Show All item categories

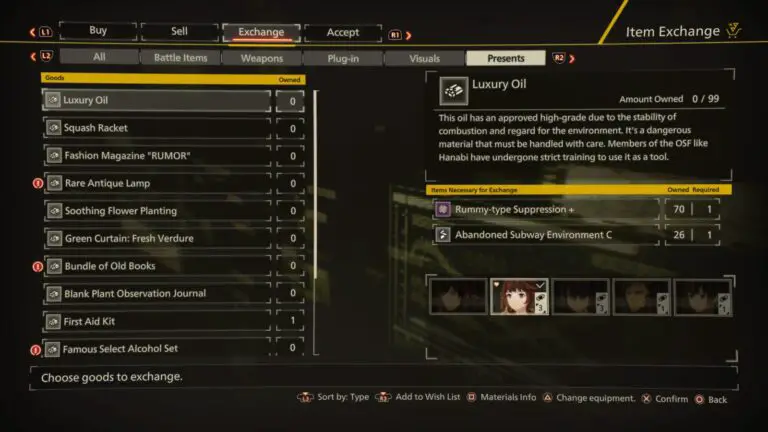[x=99, y=58]
